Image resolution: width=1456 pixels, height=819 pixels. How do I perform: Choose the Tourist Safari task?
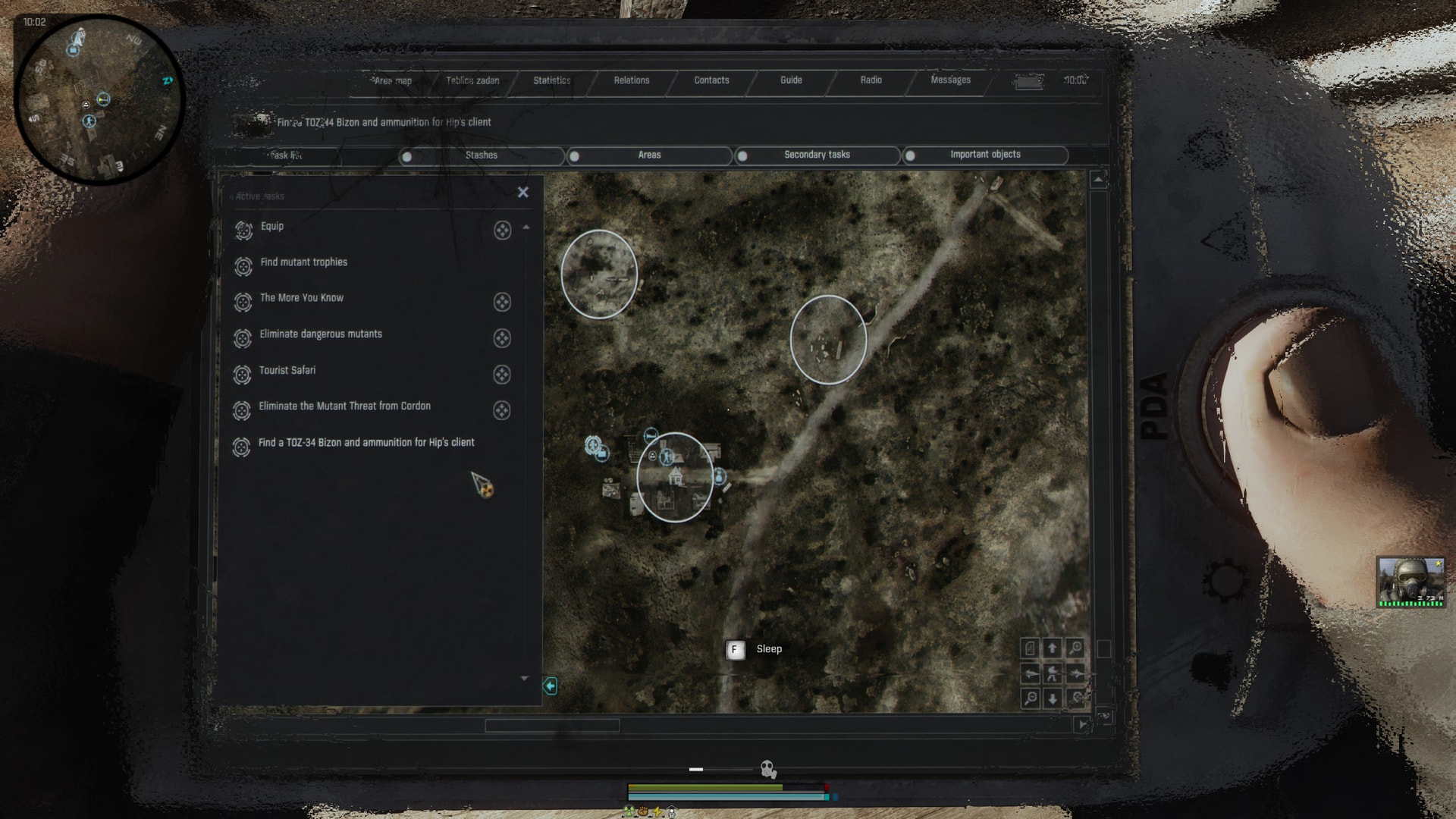click(x=287, y=371)
